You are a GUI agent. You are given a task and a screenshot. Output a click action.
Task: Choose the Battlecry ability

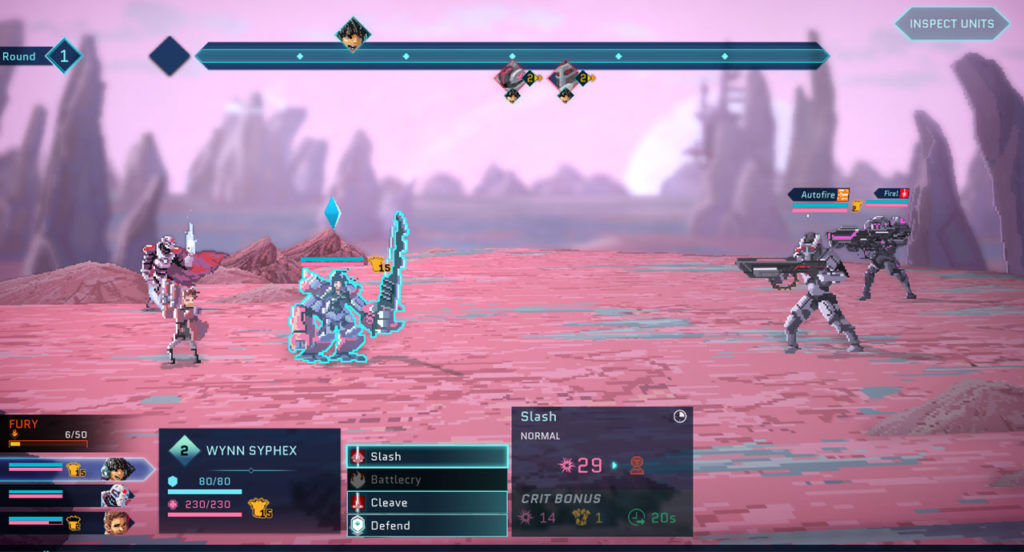point(427,480)
